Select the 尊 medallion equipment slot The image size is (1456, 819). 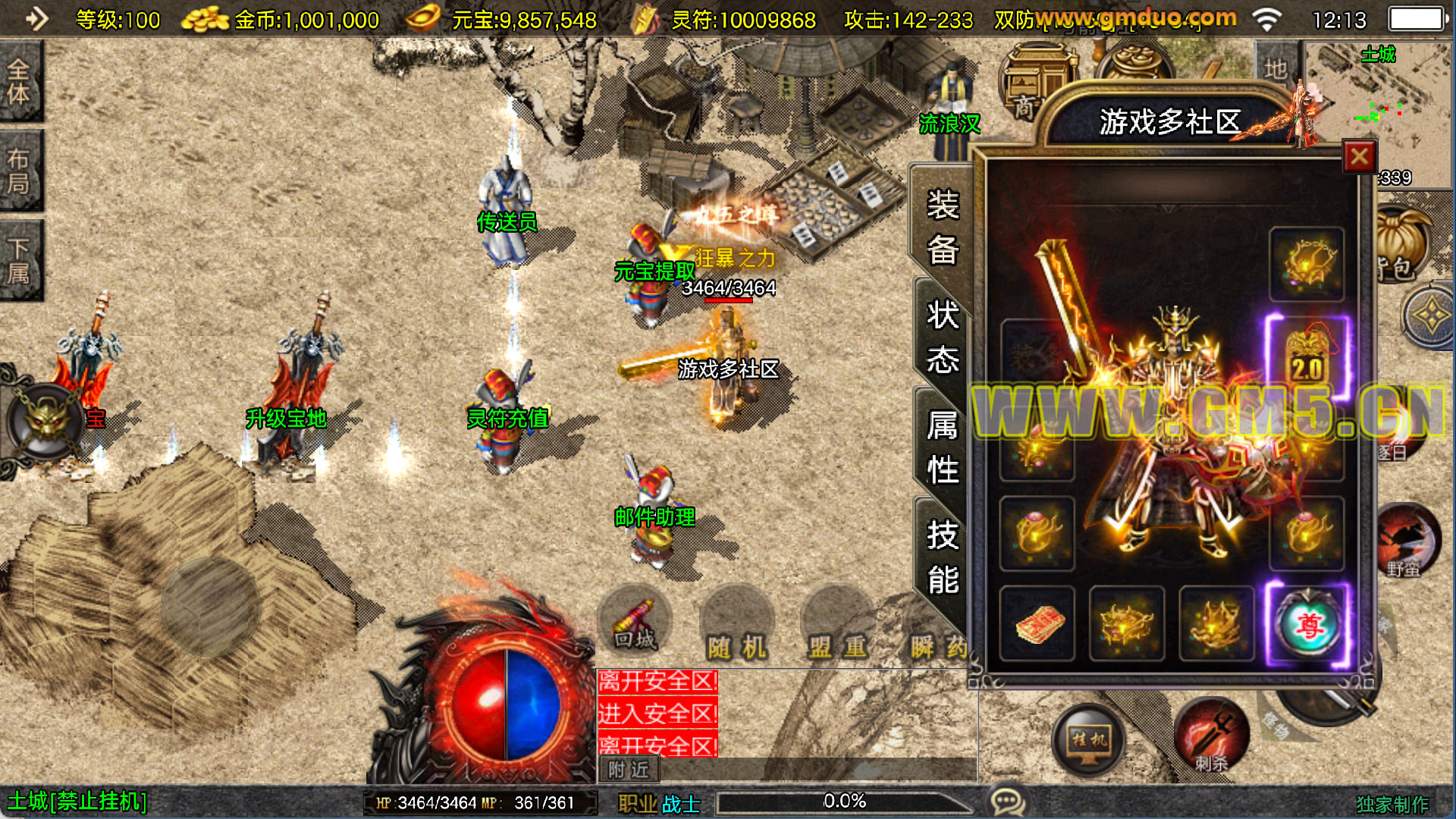click(x=1308, y=625)
